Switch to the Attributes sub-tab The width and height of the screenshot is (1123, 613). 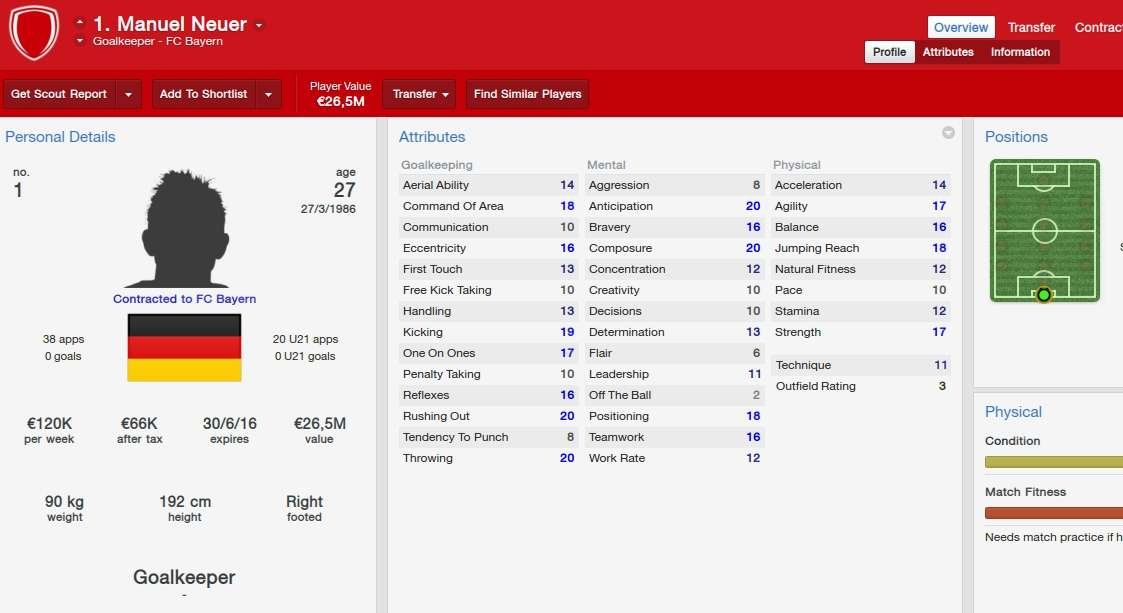pyautogui.click(x=948, y=52)
